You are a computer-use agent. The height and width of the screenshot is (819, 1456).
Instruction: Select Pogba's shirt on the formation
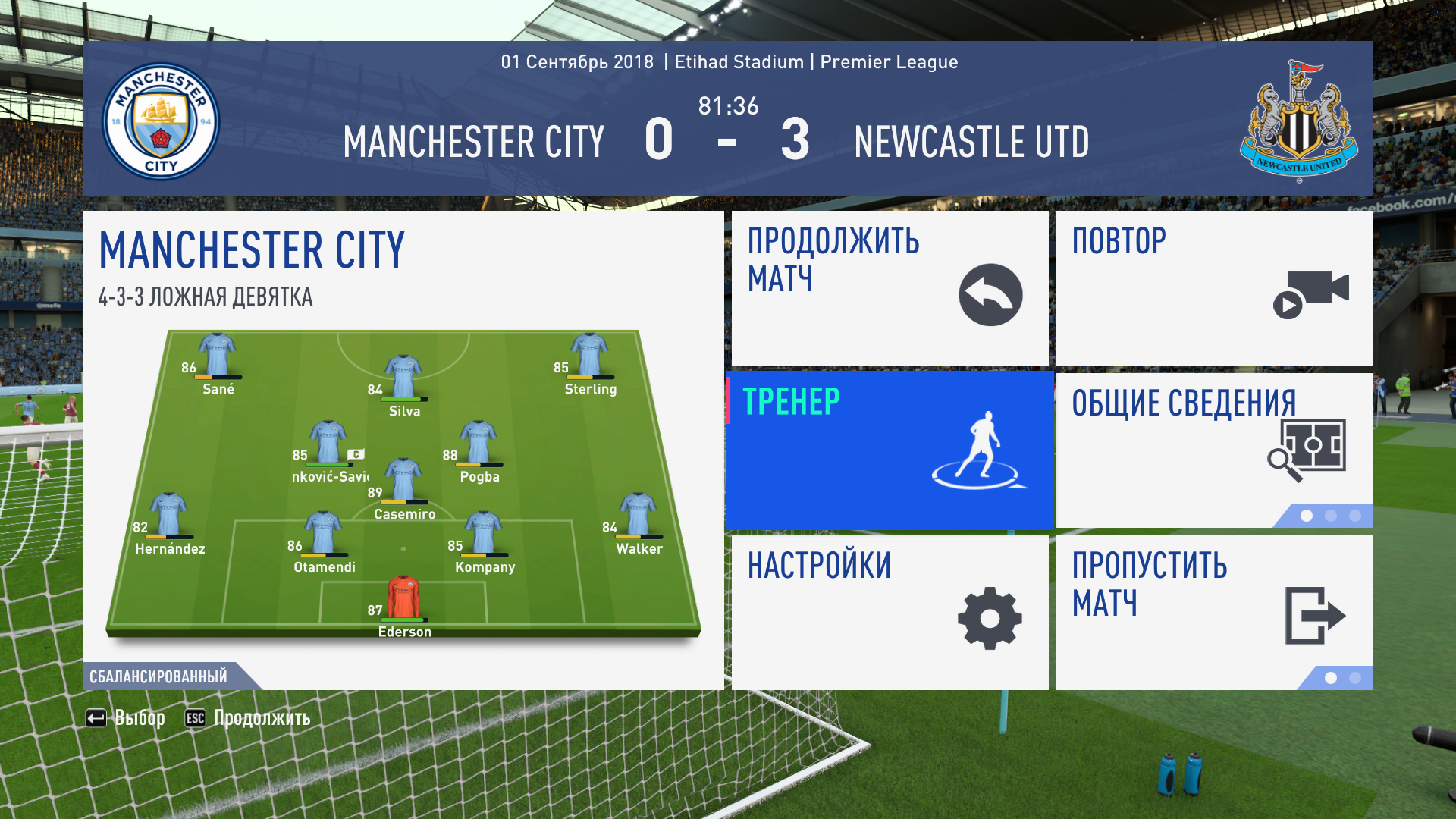[x=479, y=443]
